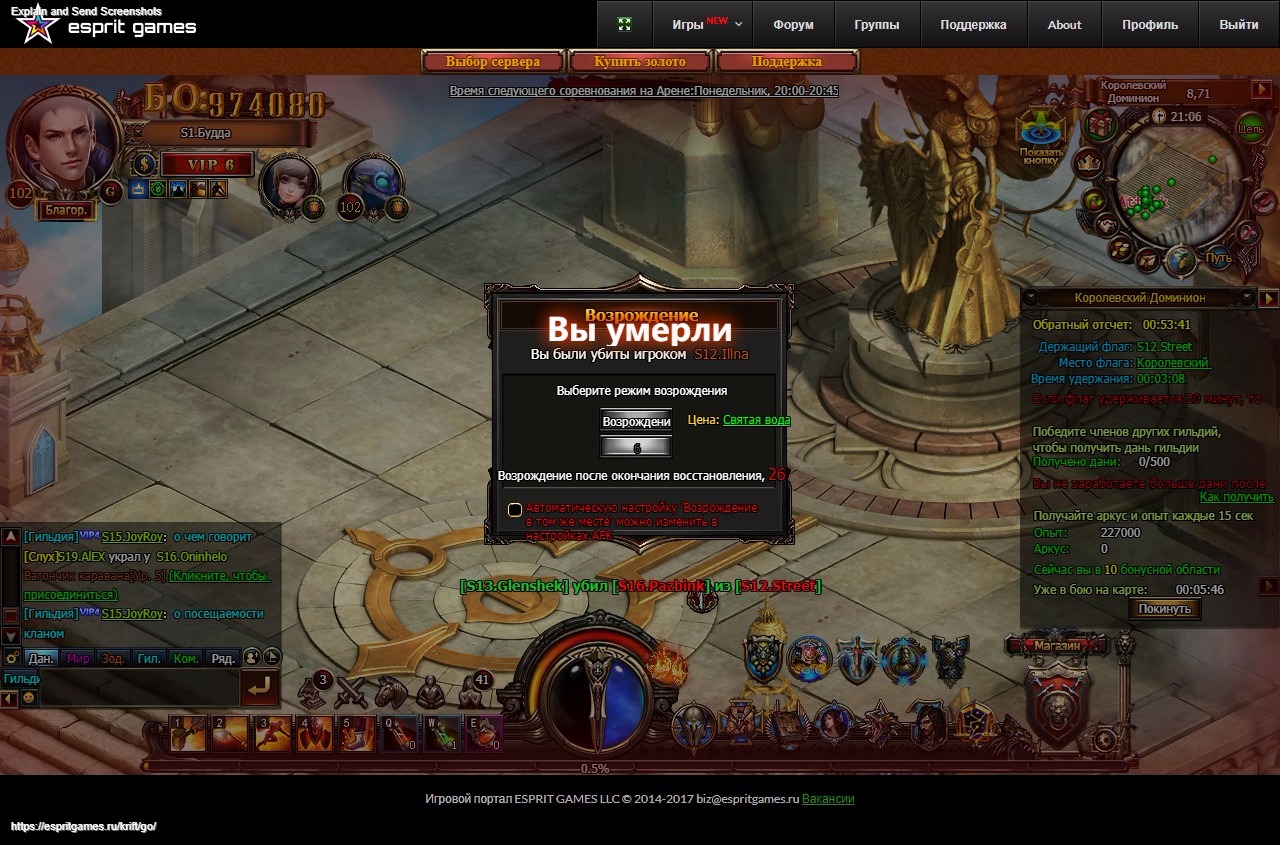Image resolution: width=1280 pixels, height=845 pixels.
Task: Click the VIP 6 badge
Action: click(x=207, y=165)
